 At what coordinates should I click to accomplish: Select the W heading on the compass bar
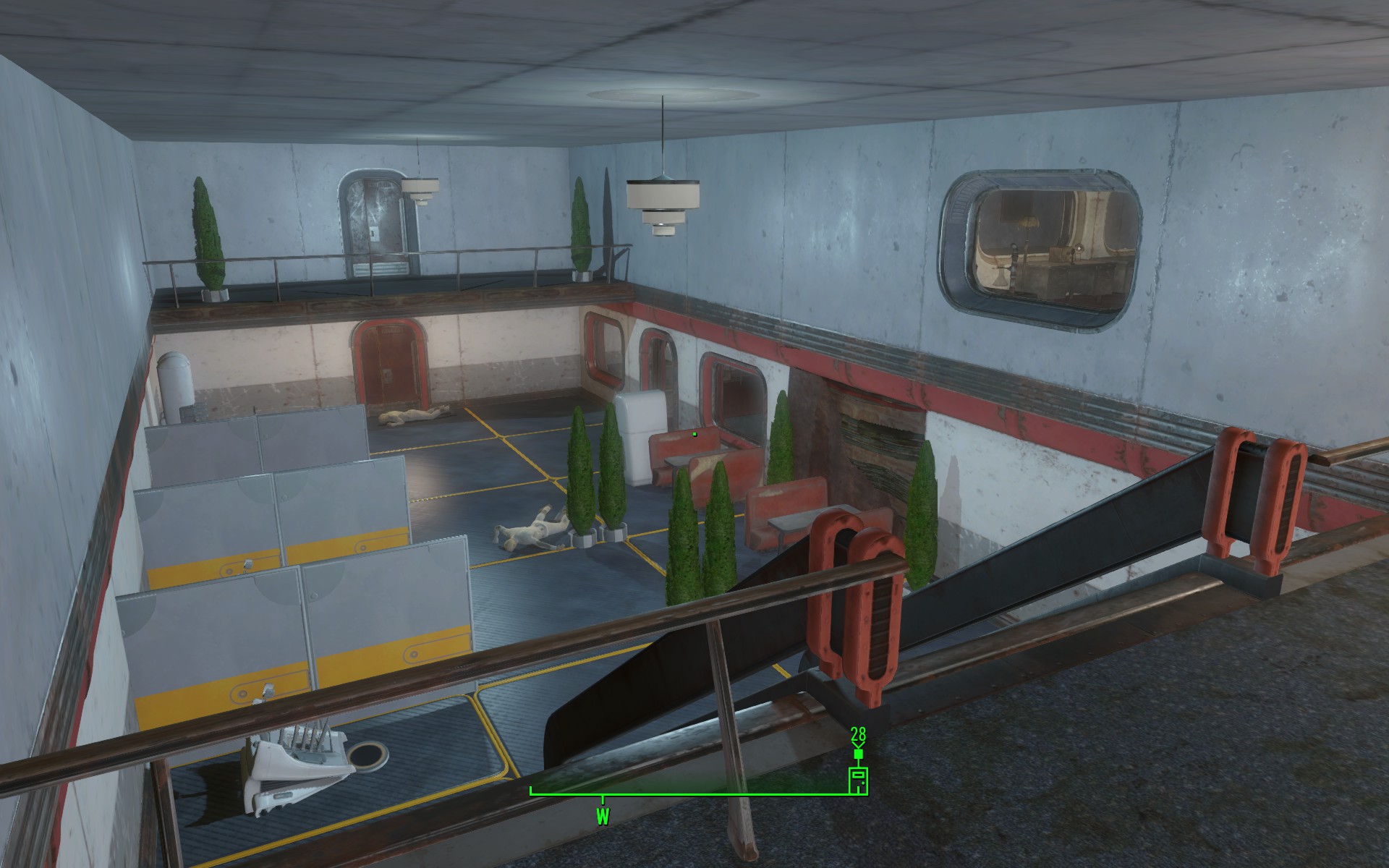(603, 817)
